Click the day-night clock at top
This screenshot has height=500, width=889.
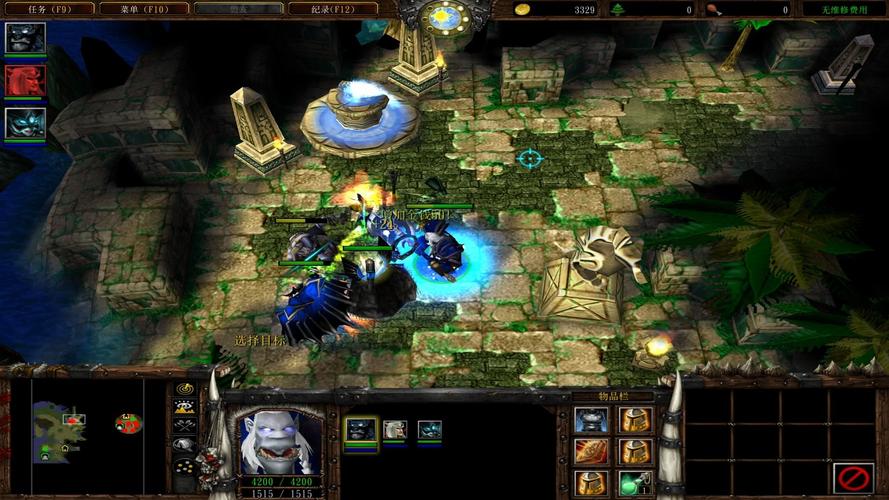pos(446,17)
